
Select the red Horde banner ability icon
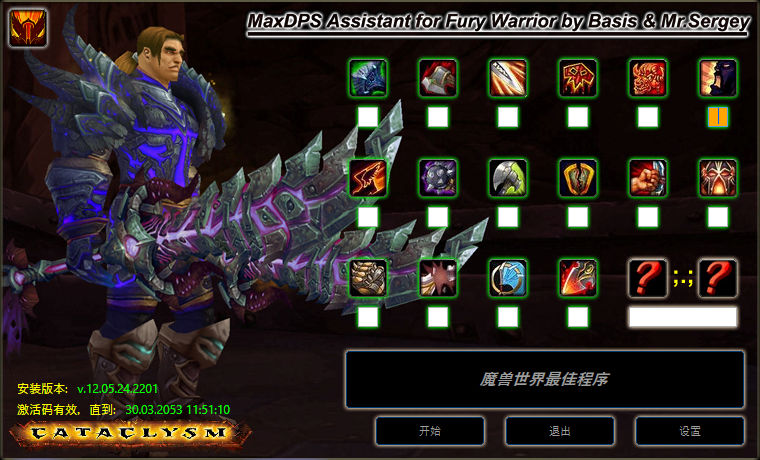click(x=578, y=78)
